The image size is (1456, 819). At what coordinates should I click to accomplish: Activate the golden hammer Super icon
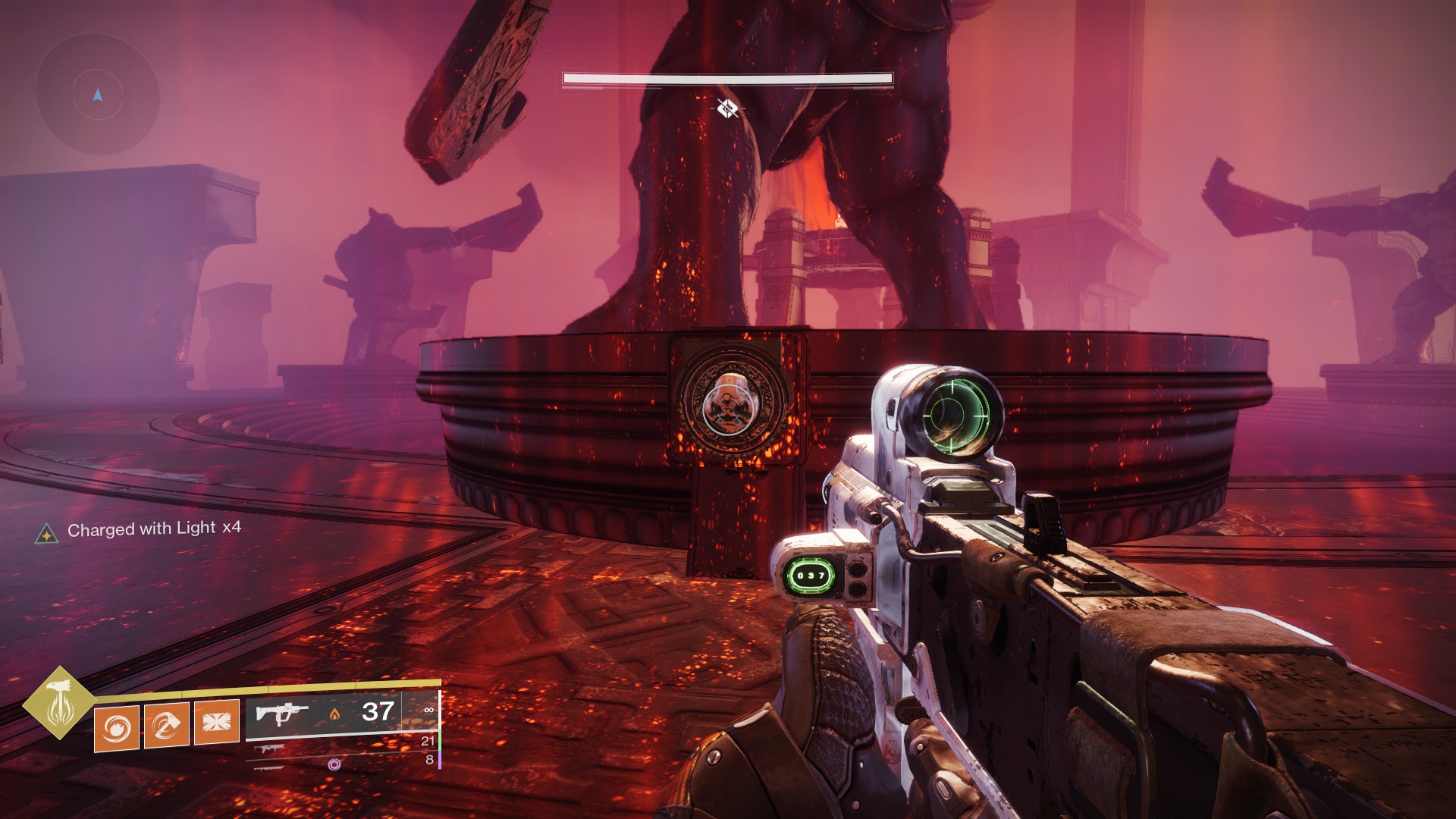coord(58,703)
